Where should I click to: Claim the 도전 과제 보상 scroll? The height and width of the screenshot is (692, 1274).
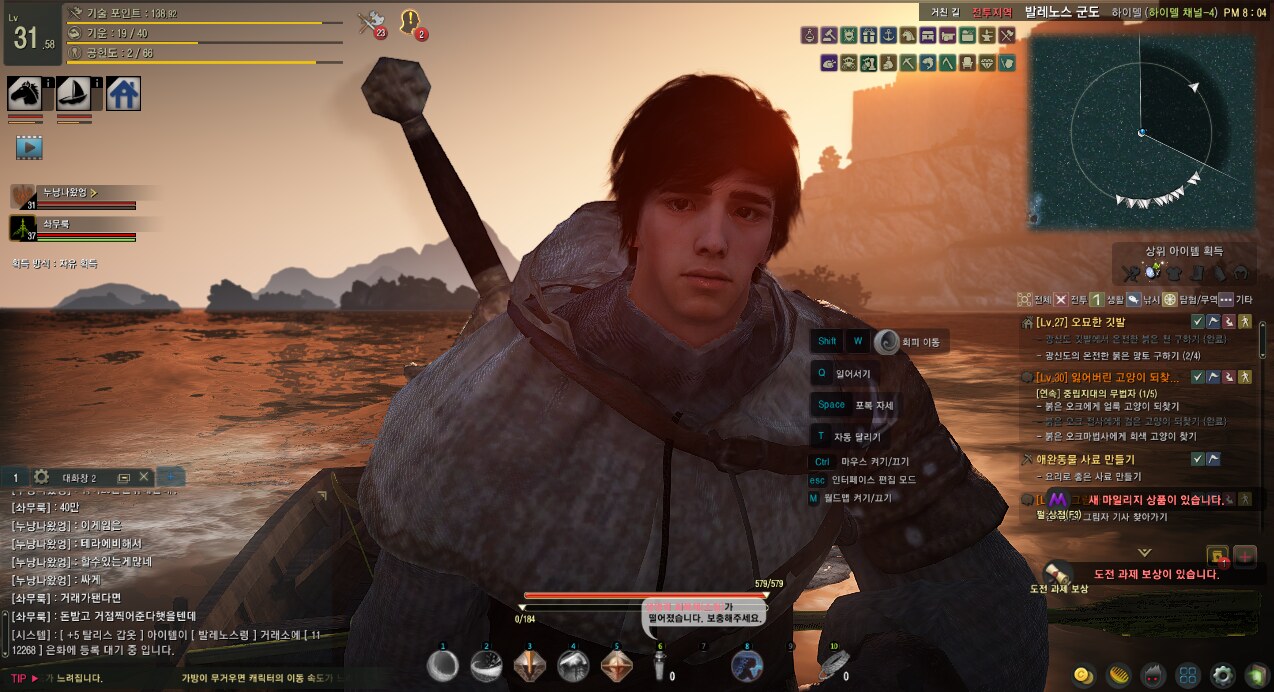(1051, 572)
